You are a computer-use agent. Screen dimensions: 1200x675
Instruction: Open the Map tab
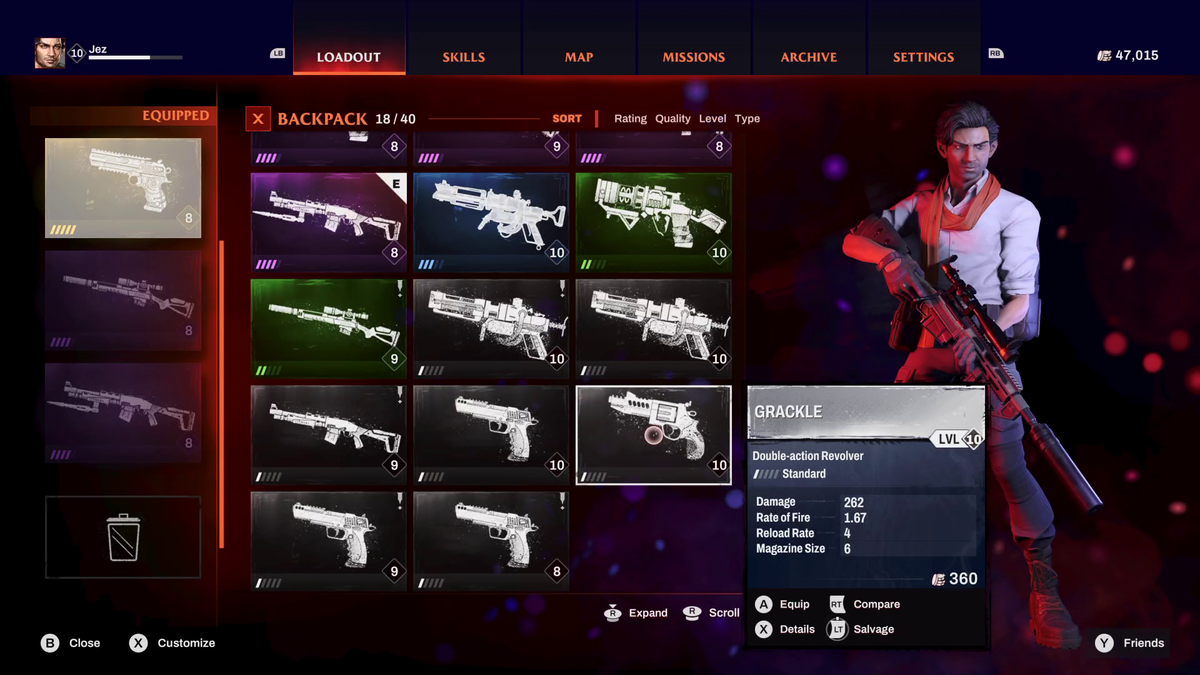[x=579, y=57]
